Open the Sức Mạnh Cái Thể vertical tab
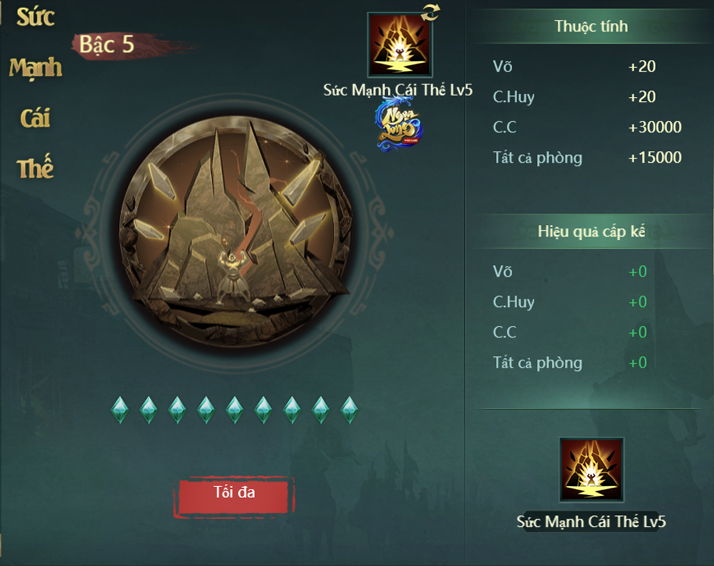The image size is (714, 566). point(35,92)
